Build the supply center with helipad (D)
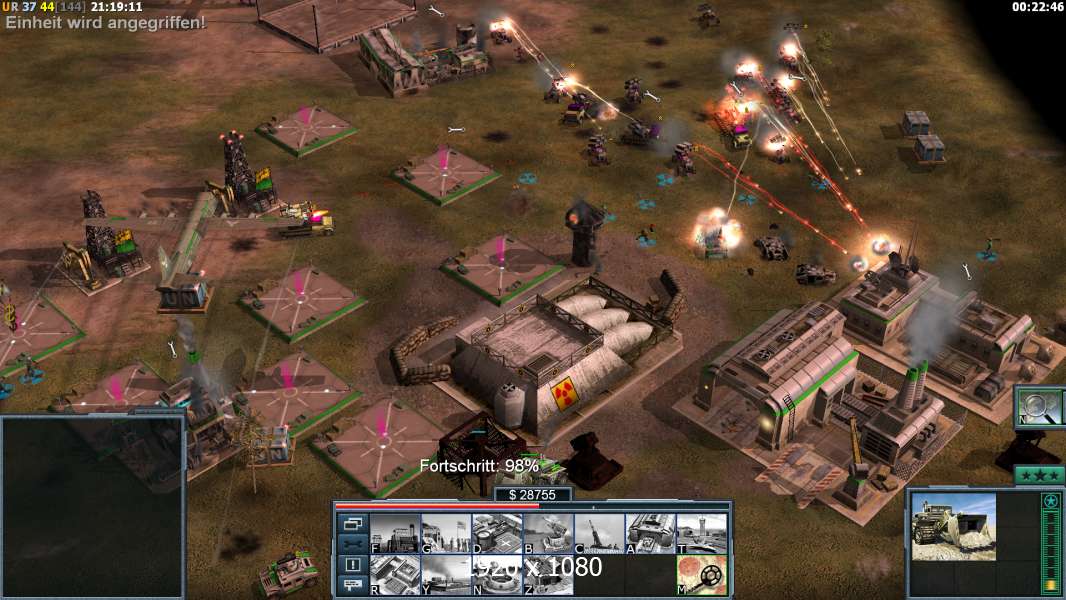This screenshot has height=600, width=1066. point(497,534)
